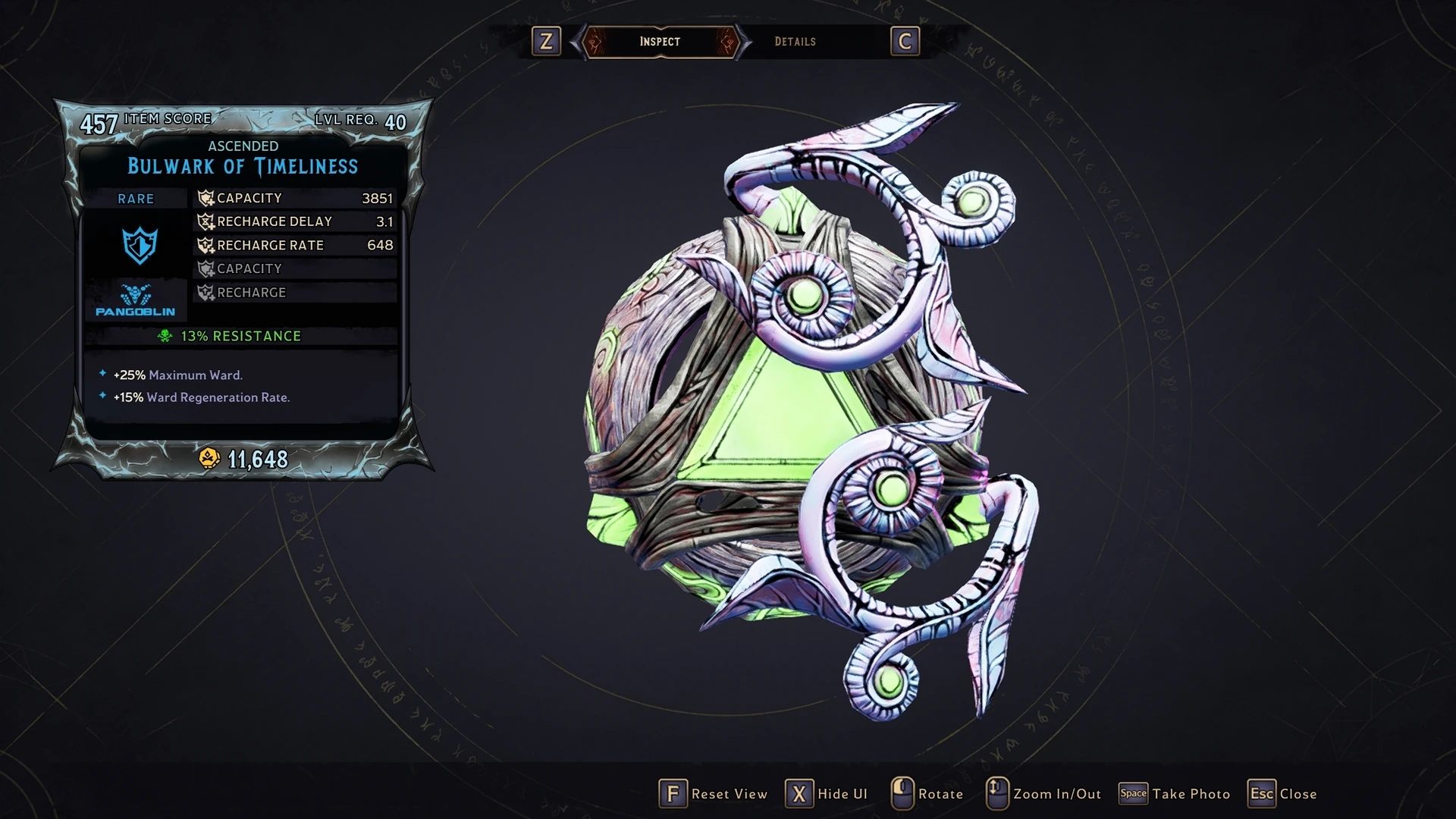This screenshot has height=819, width=1456.
Task: Hide the UI overlay
Action: (827, 794)
